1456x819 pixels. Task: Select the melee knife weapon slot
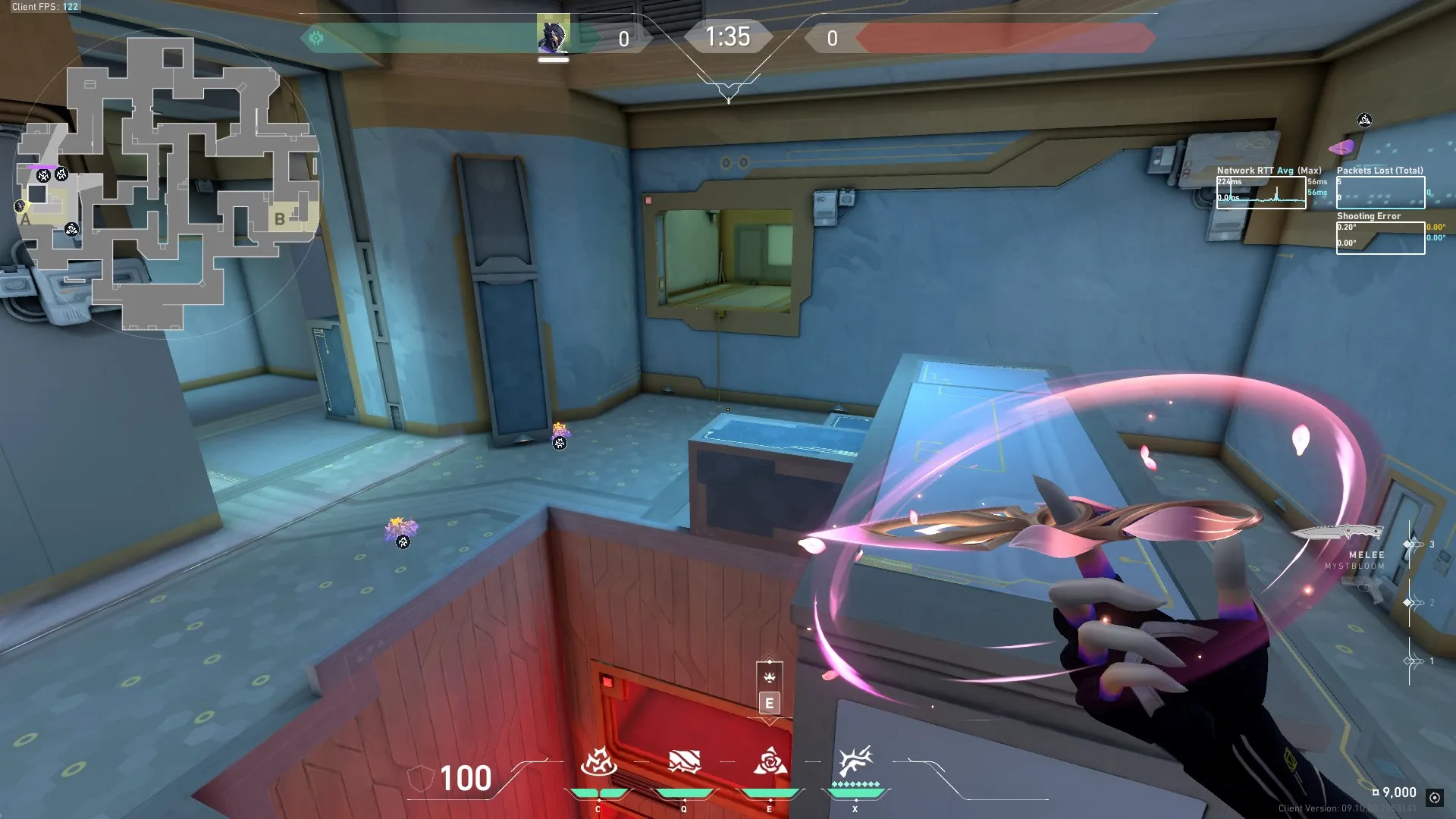[1338, 533]
